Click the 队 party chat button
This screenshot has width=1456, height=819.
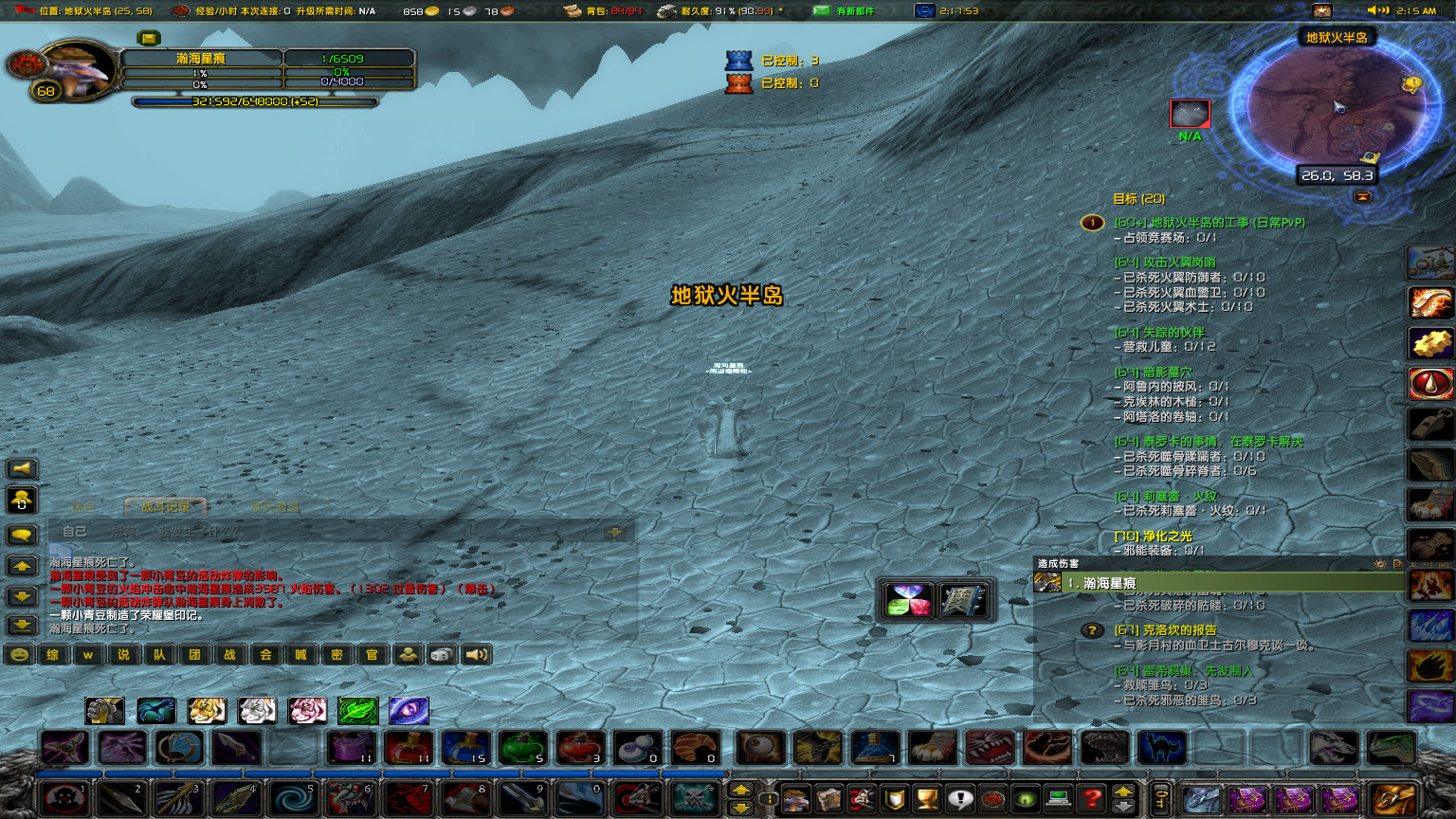[x=160, y=654]
